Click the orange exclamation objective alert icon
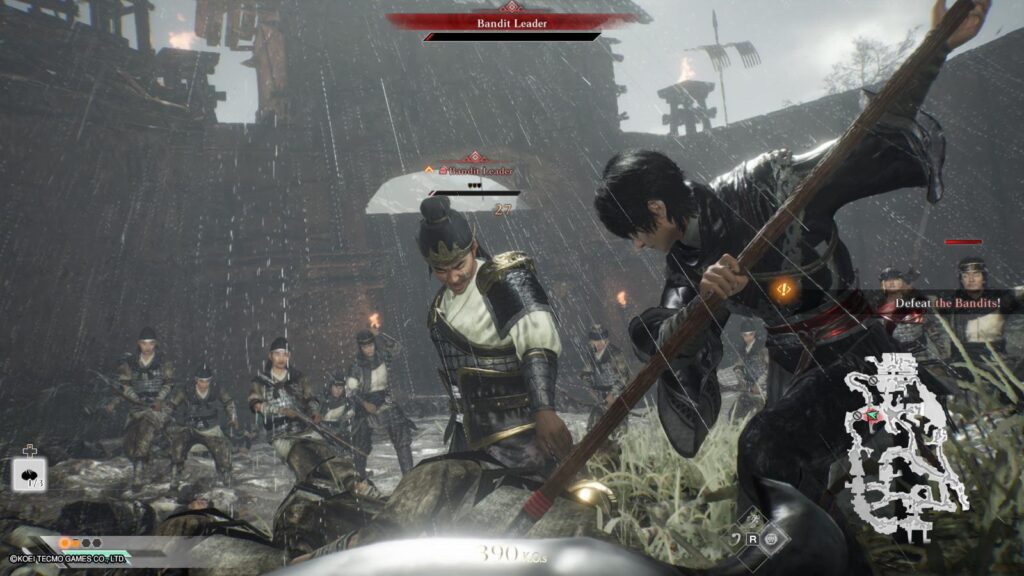This screenshot has height=576, width=1024. click(783, 289)
